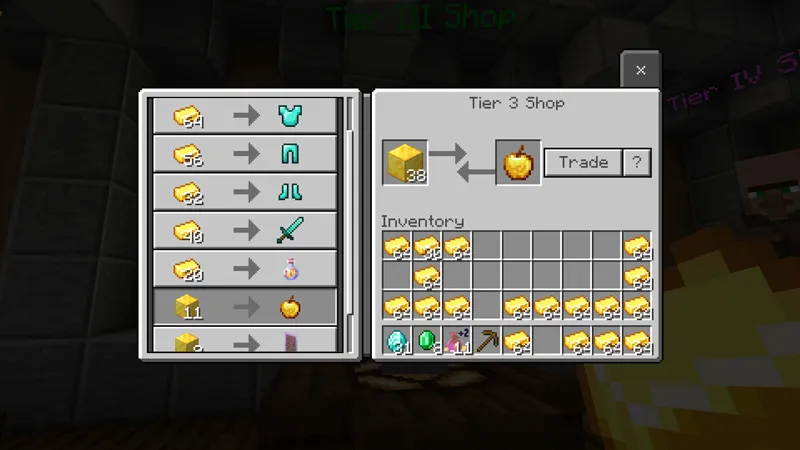Click the gold block input slot

coord(404,162)
